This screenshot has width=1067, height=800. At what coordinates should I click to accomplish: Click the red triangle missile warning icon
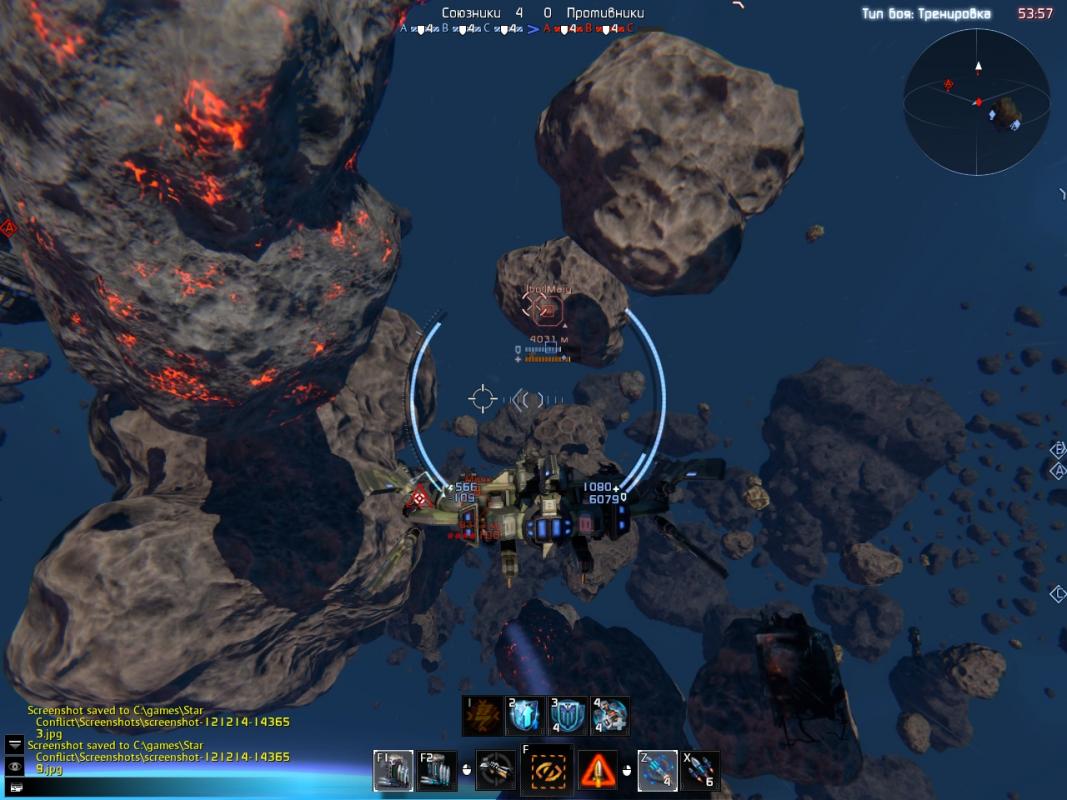tap(598, 770)
